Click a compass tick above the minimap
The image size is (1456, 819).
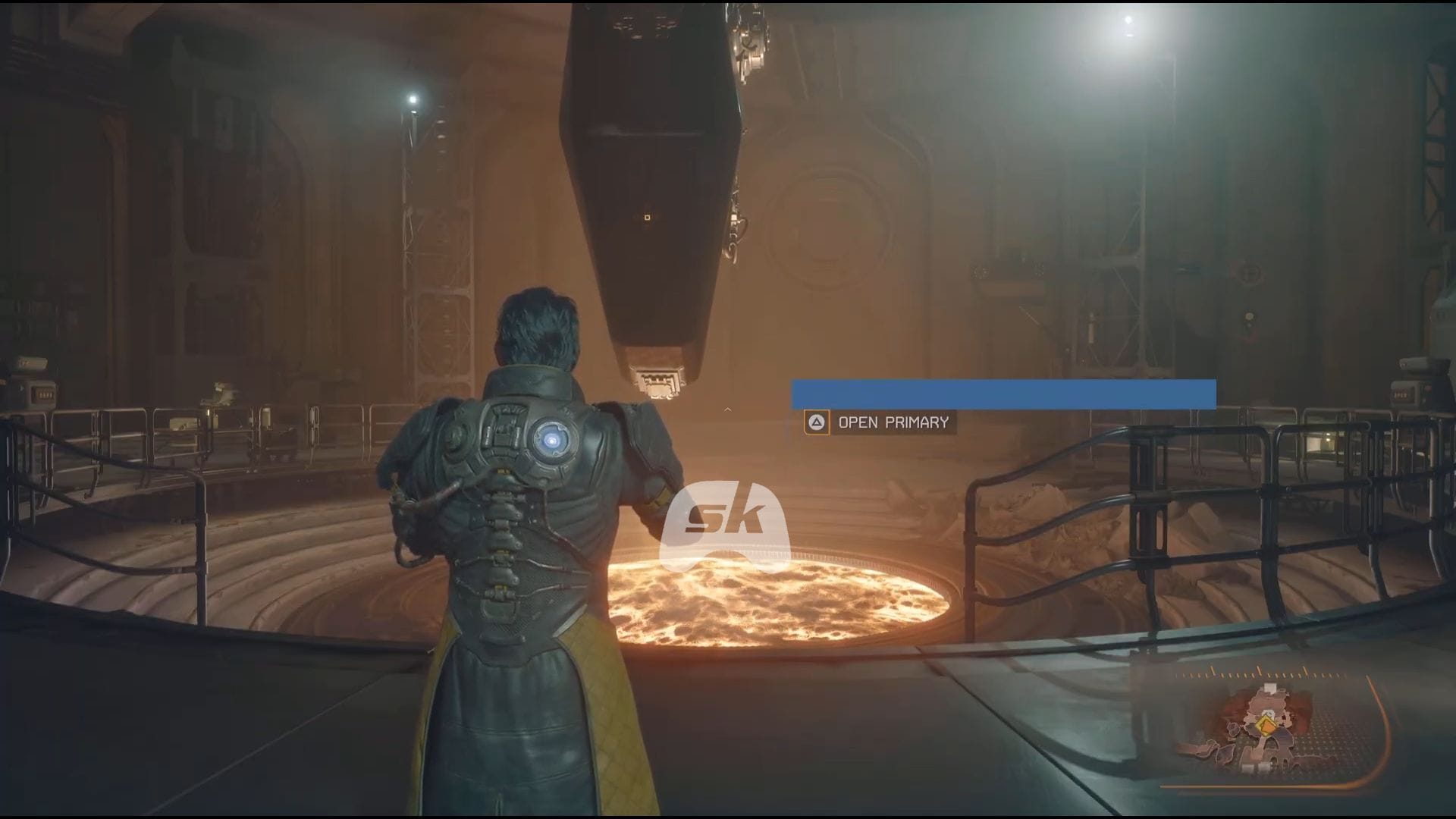tap(1260, 670)
